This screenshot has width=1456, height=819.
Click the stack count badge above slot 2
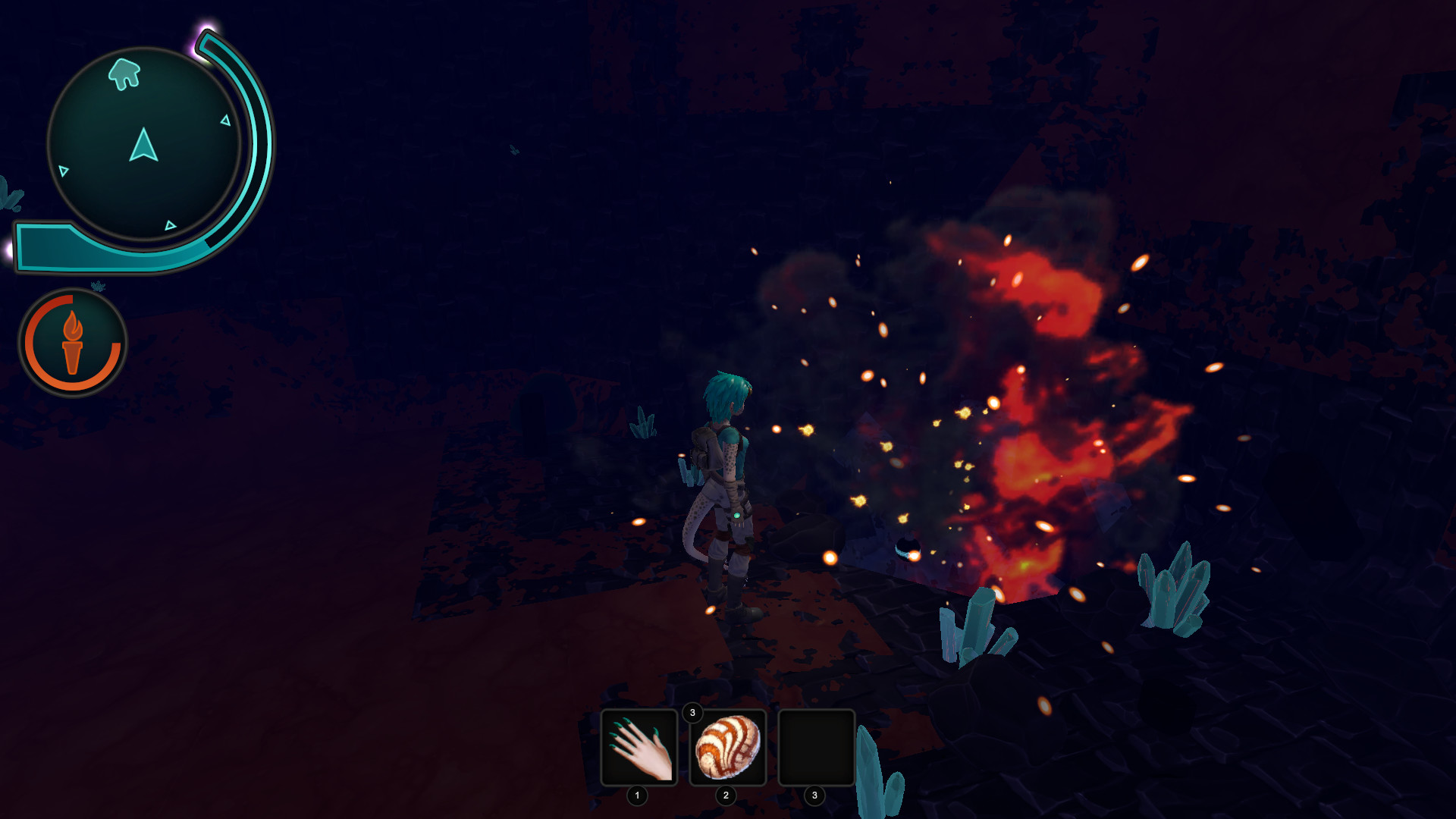tap(692, 714)
